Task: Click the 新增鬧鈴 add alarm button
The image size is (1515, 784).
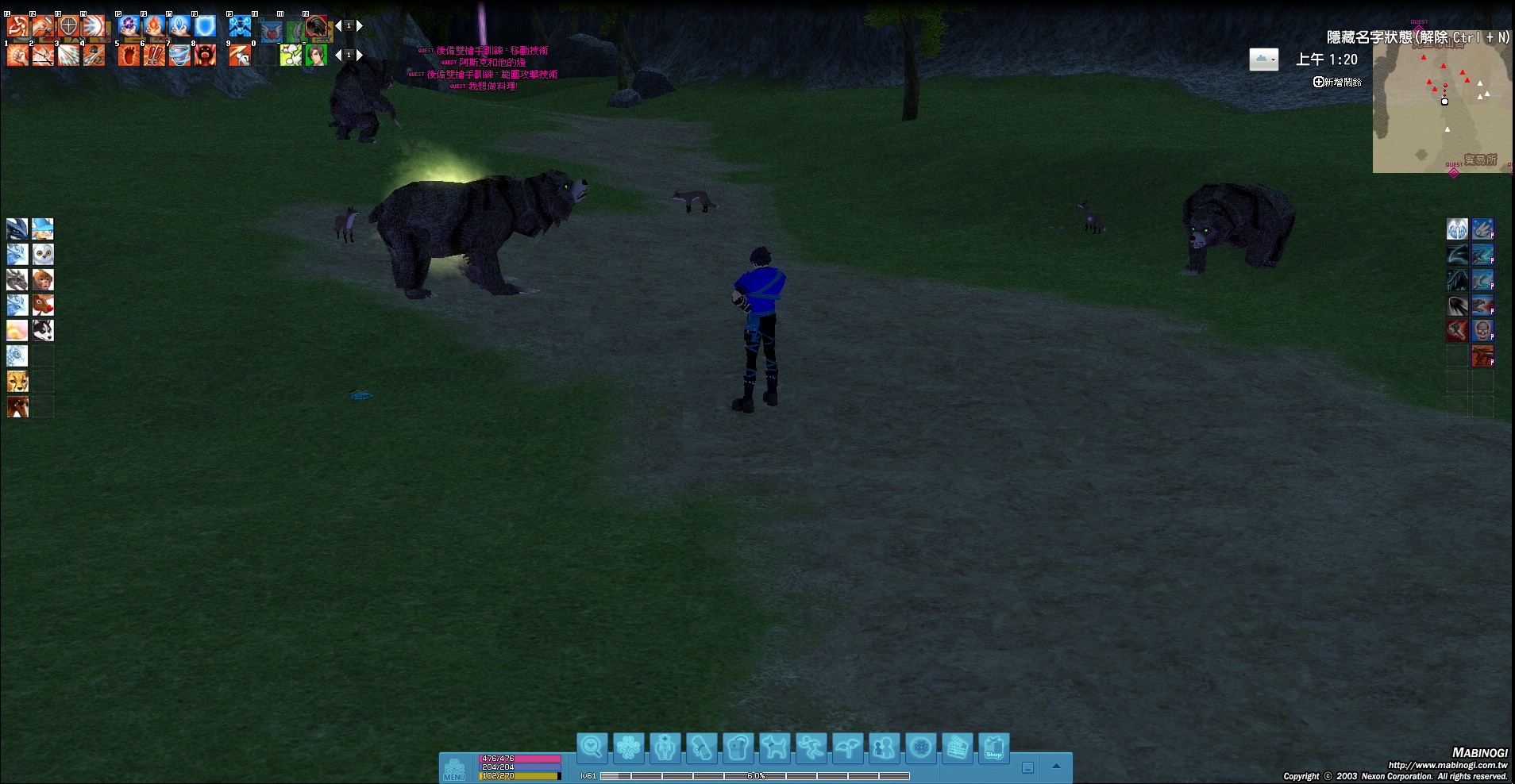Action: point(1337,82)
